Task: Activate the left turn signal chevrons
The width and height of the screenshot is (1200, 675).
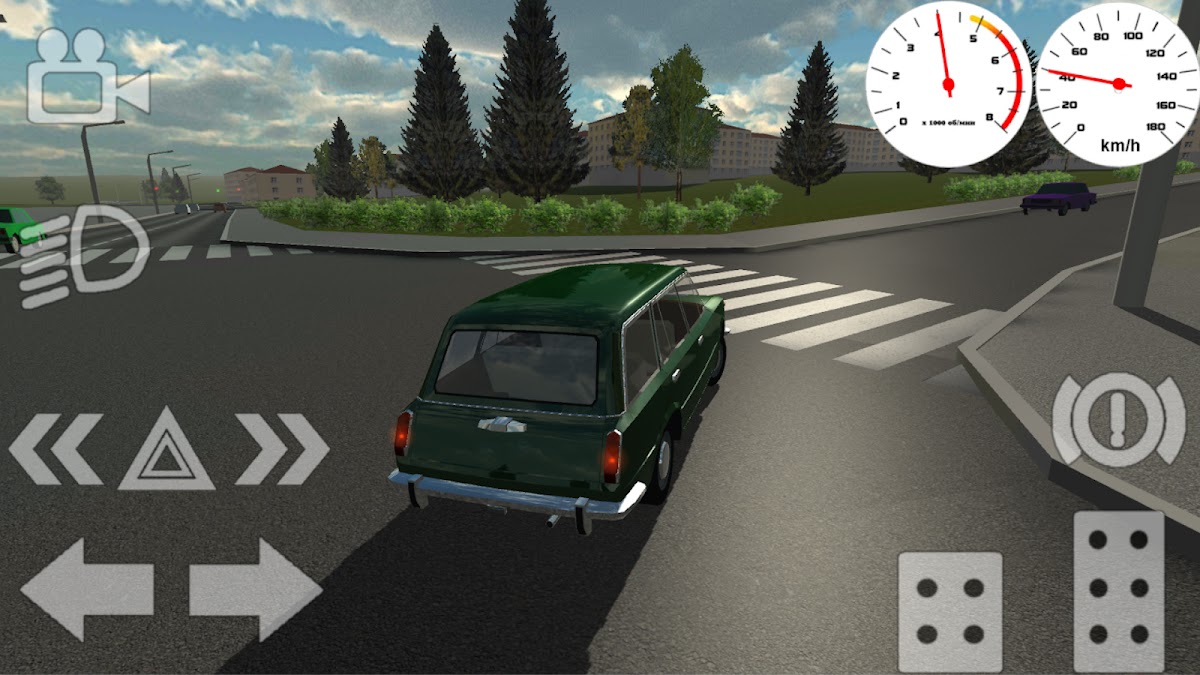Action: [55, 450]
